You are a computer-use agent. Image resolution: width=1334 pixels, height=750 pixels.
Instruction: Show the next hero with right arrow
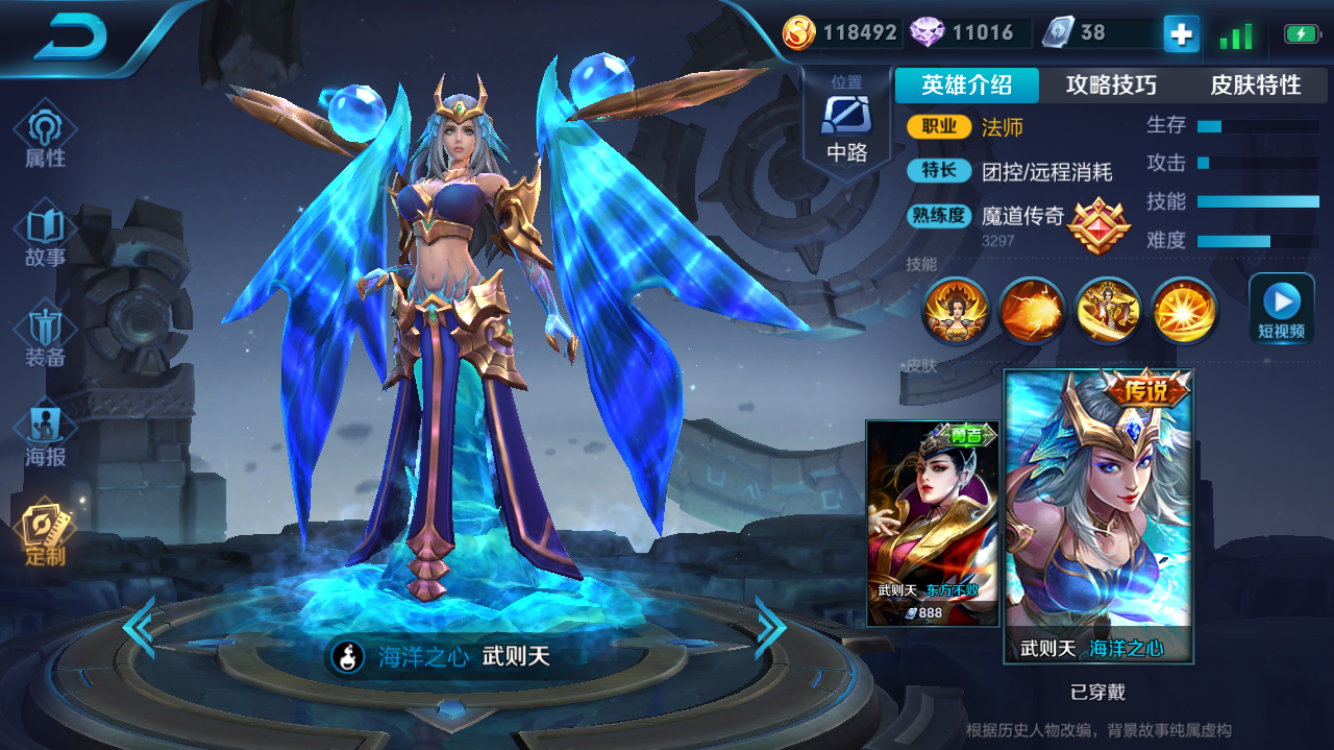tap(770, 627)
